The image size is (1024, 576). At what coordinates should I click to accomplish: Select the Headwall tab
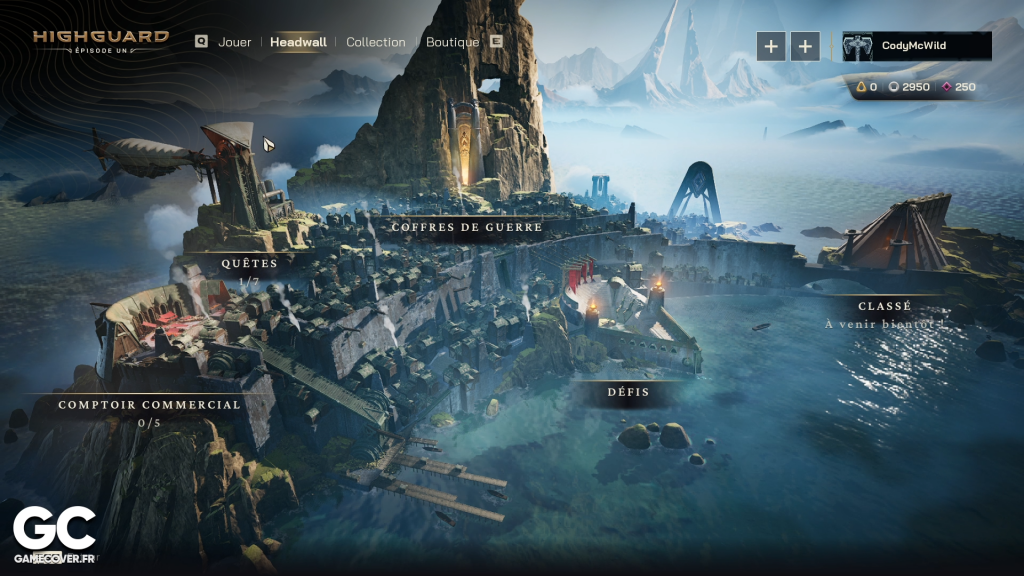pos(297,42)
